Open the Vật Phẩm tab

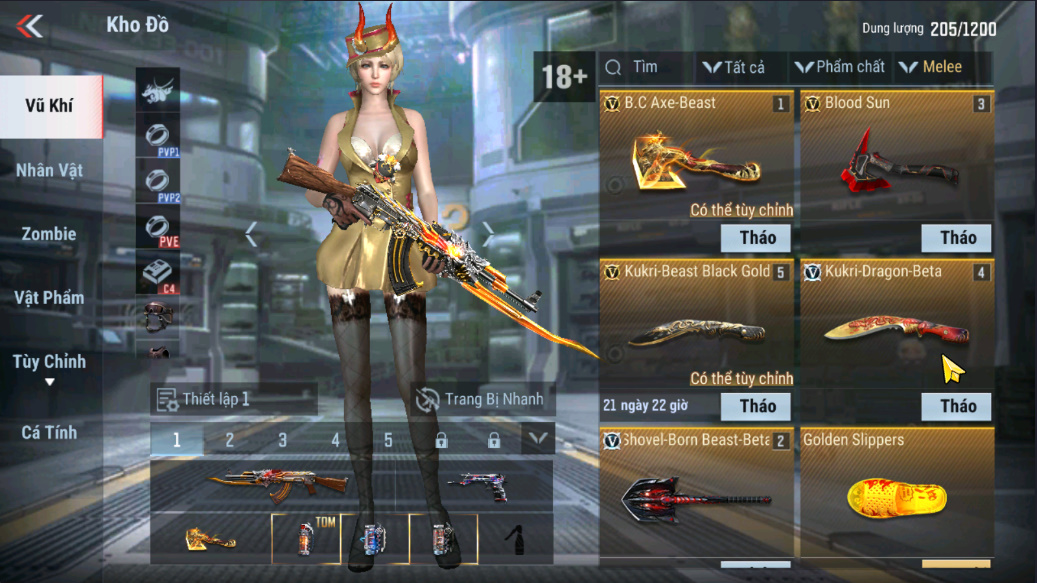pos(50,298)
